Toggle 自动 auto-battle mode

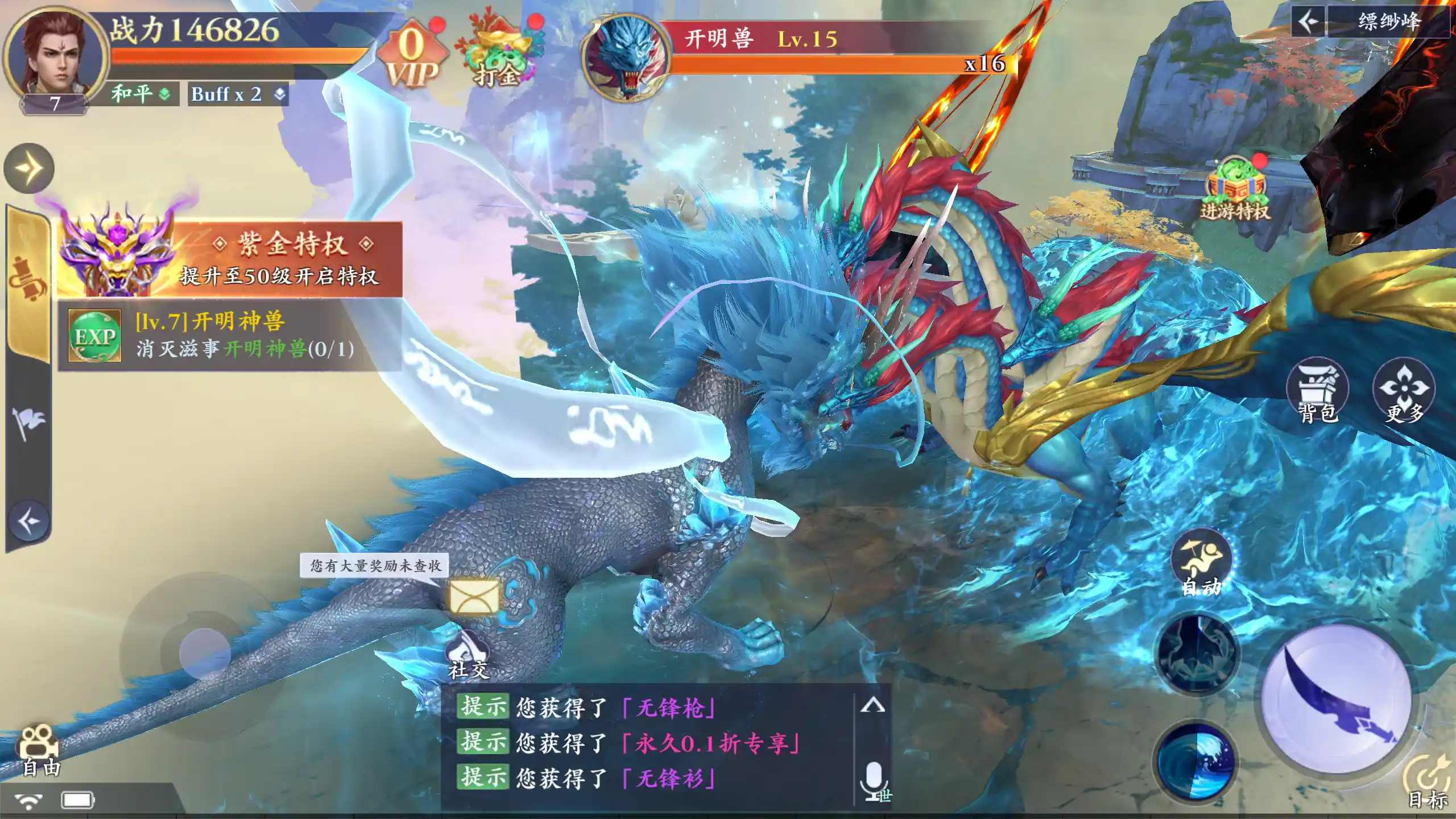pyautogui.click(x=1201, y=566)
